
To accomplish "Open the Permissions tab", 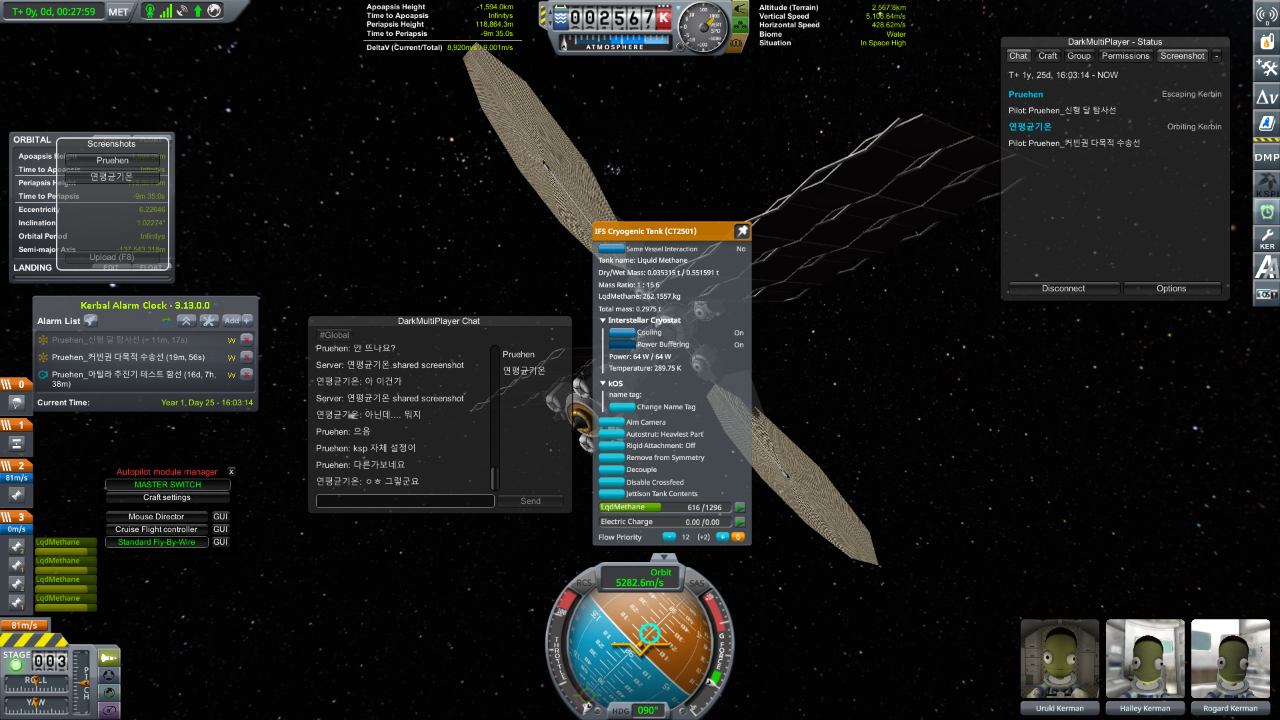I will (1125, 56).
